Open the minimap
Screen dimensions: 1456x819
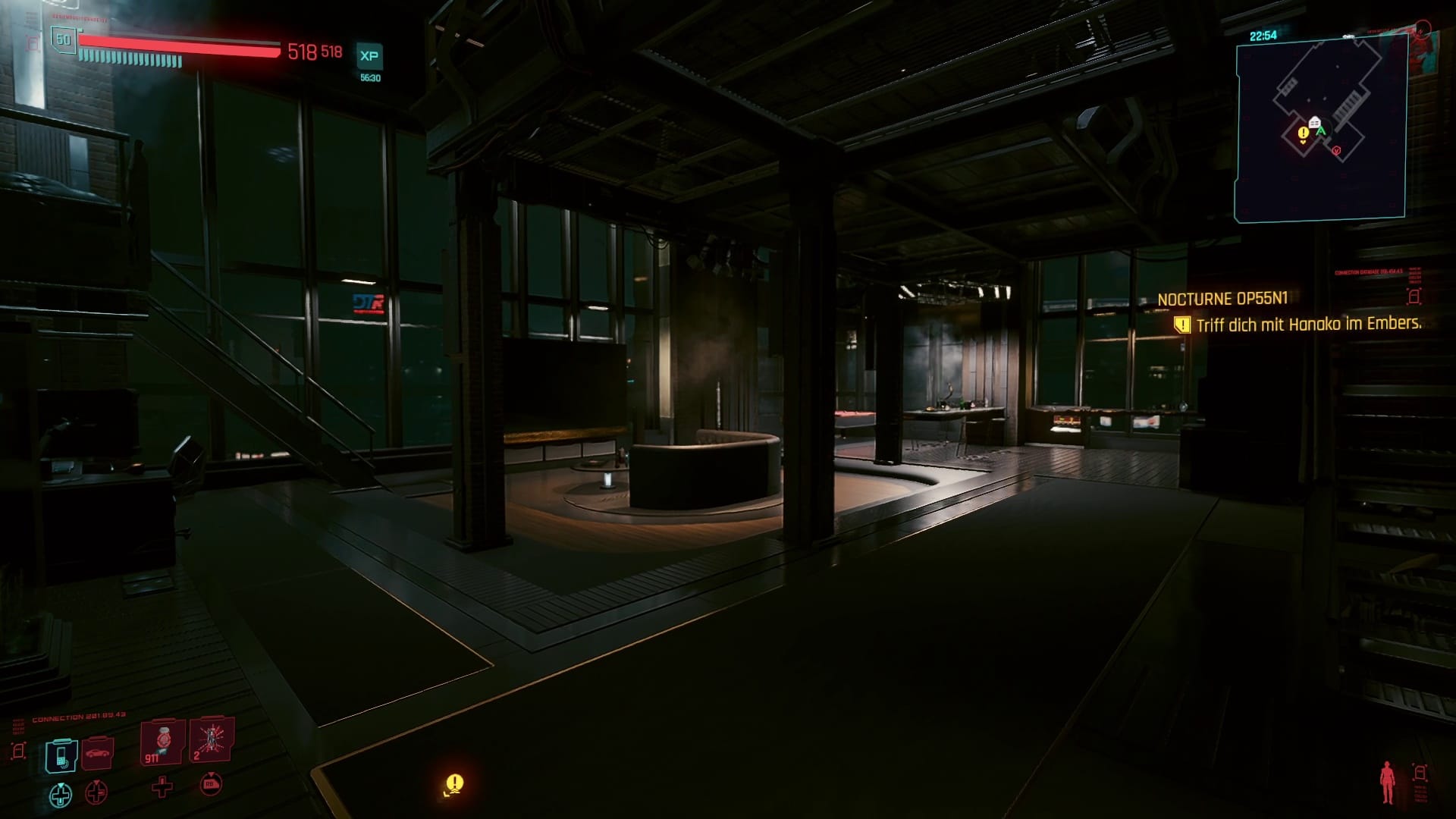click(x=1321, y=129)
